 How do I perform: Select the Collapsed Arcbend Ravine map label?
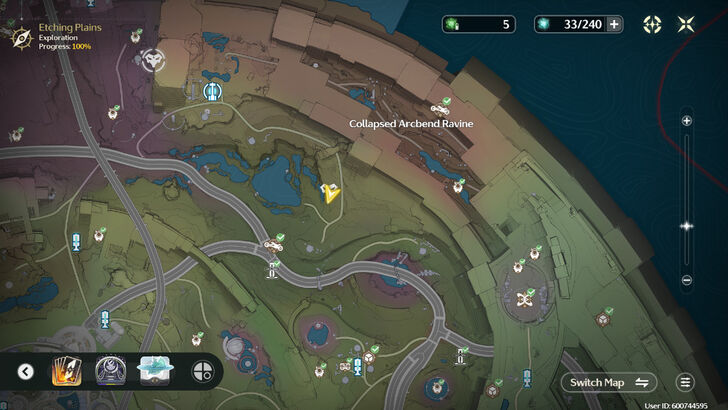(410, 123)
